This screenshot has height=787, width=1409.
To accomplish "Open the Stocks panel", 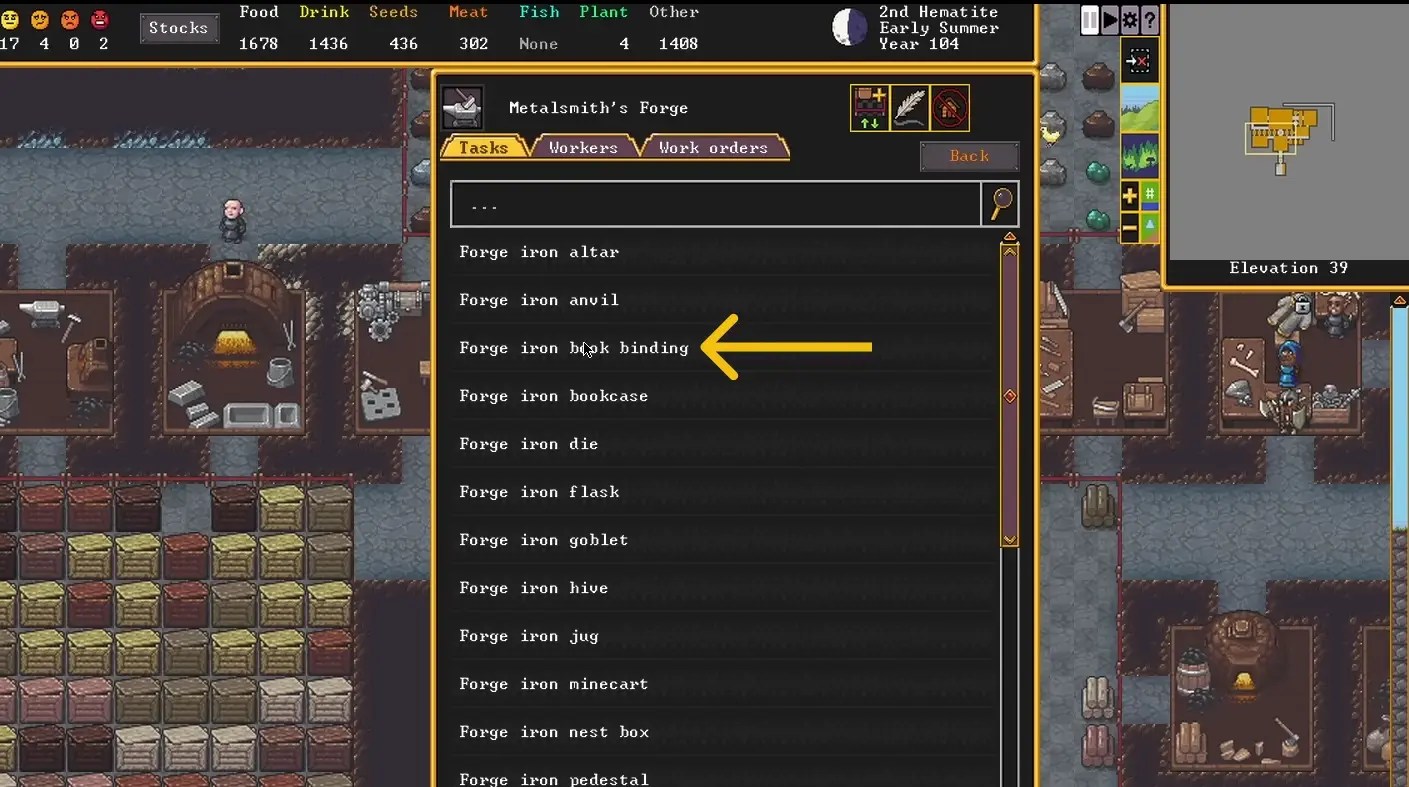I will coord(179,28).
